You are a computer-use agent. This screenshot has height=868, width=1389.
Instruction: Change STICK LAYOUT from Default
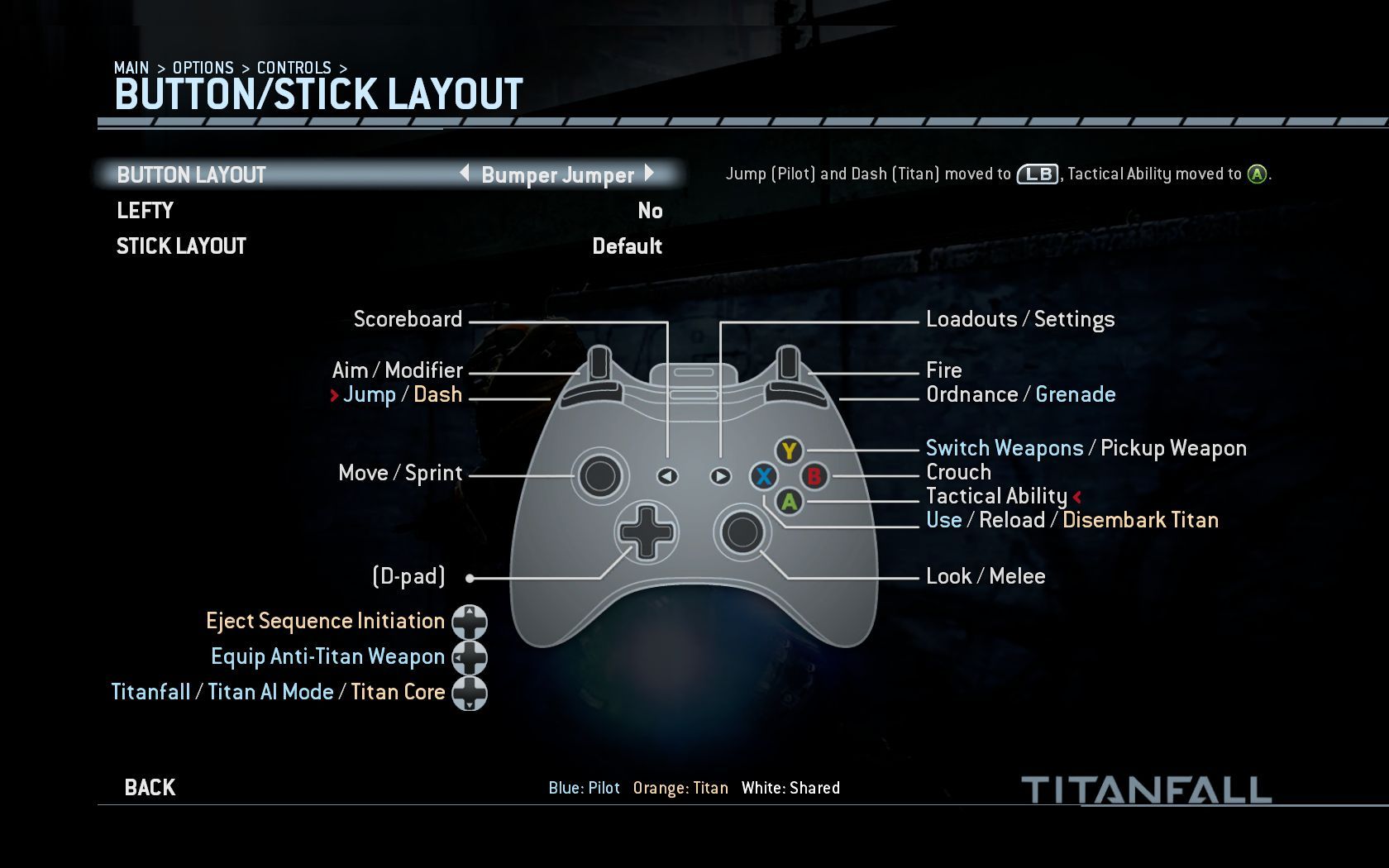coord(628,246)
